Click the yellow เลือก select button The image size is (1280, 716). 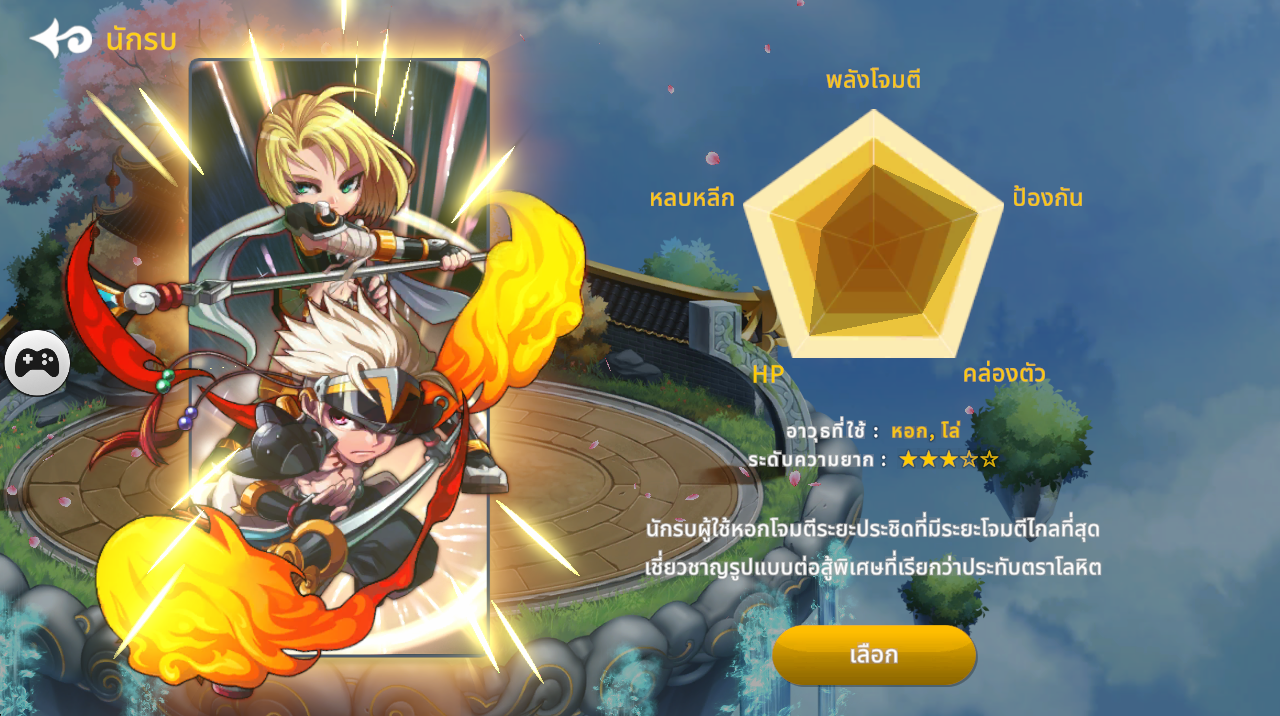[873, 655]
